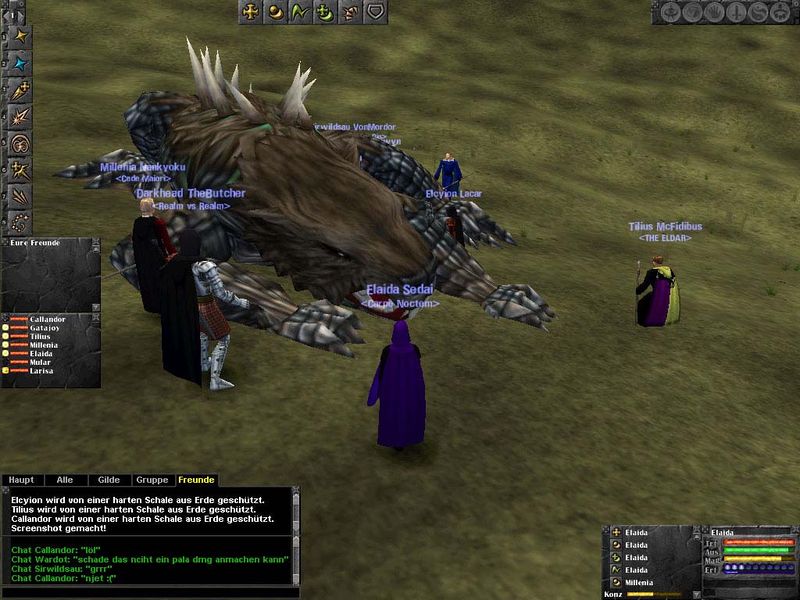Choose Tilius from the group list

point(40,337)
